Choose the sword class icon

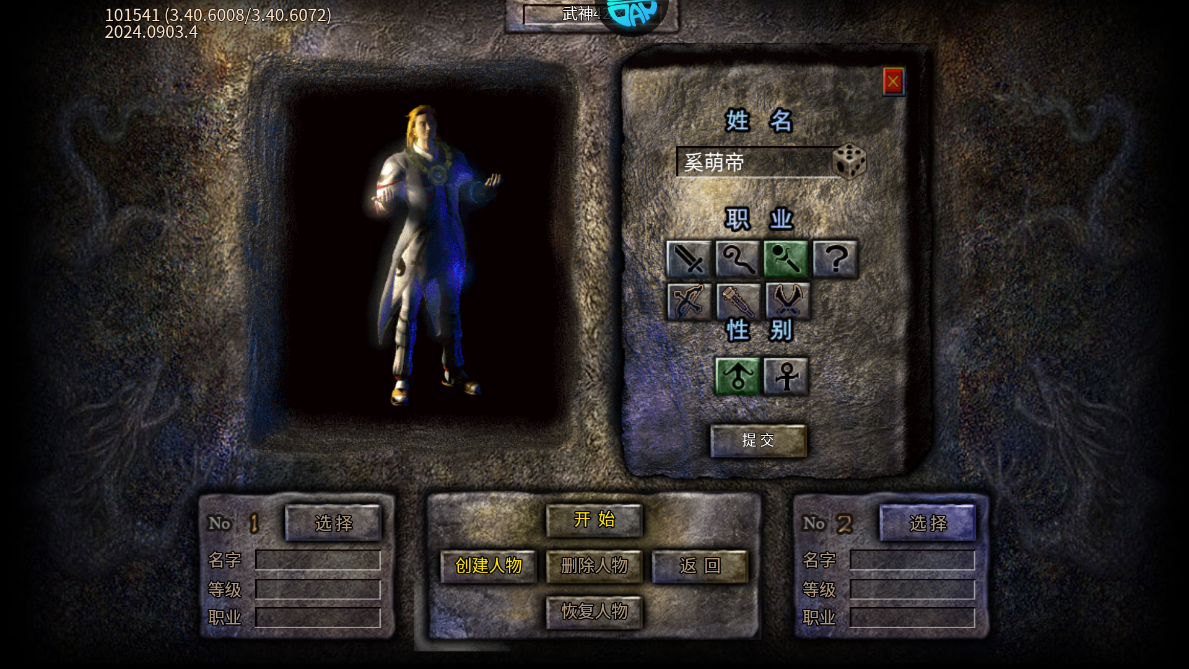pyautogui.click(x=689, y=259)
